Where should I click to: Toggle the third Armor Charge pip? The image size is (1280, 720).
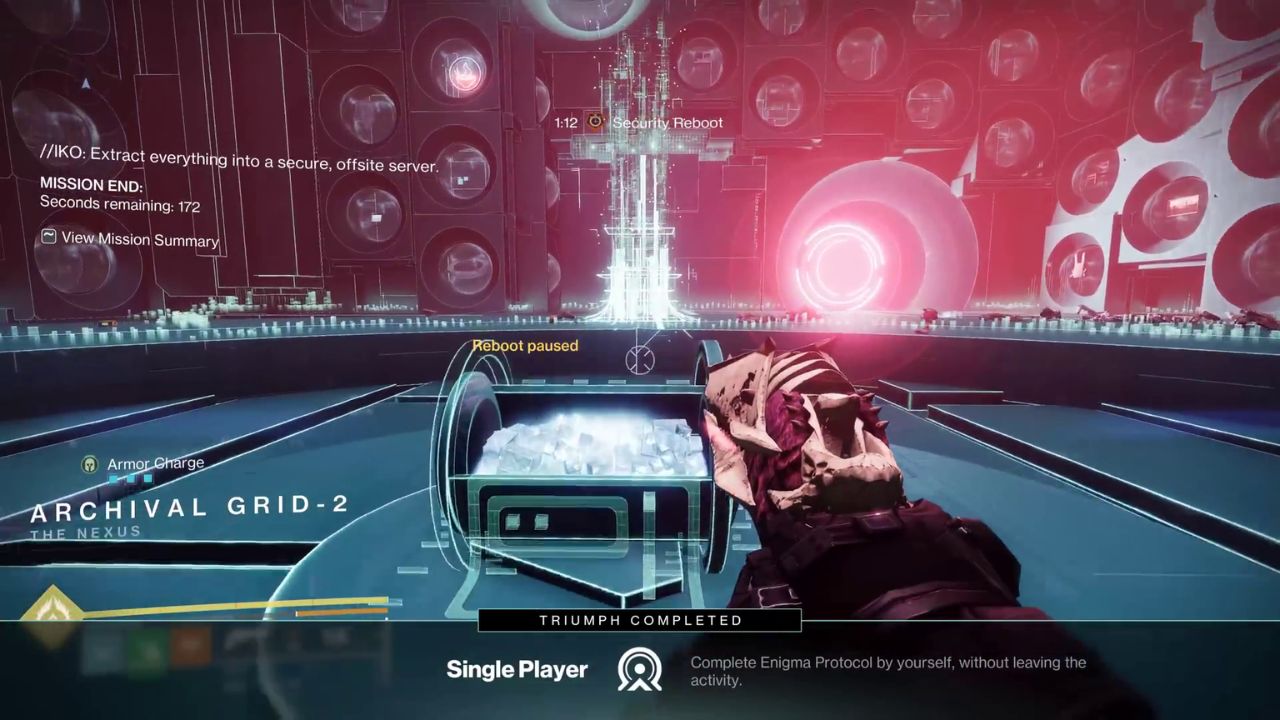[147, 478]
